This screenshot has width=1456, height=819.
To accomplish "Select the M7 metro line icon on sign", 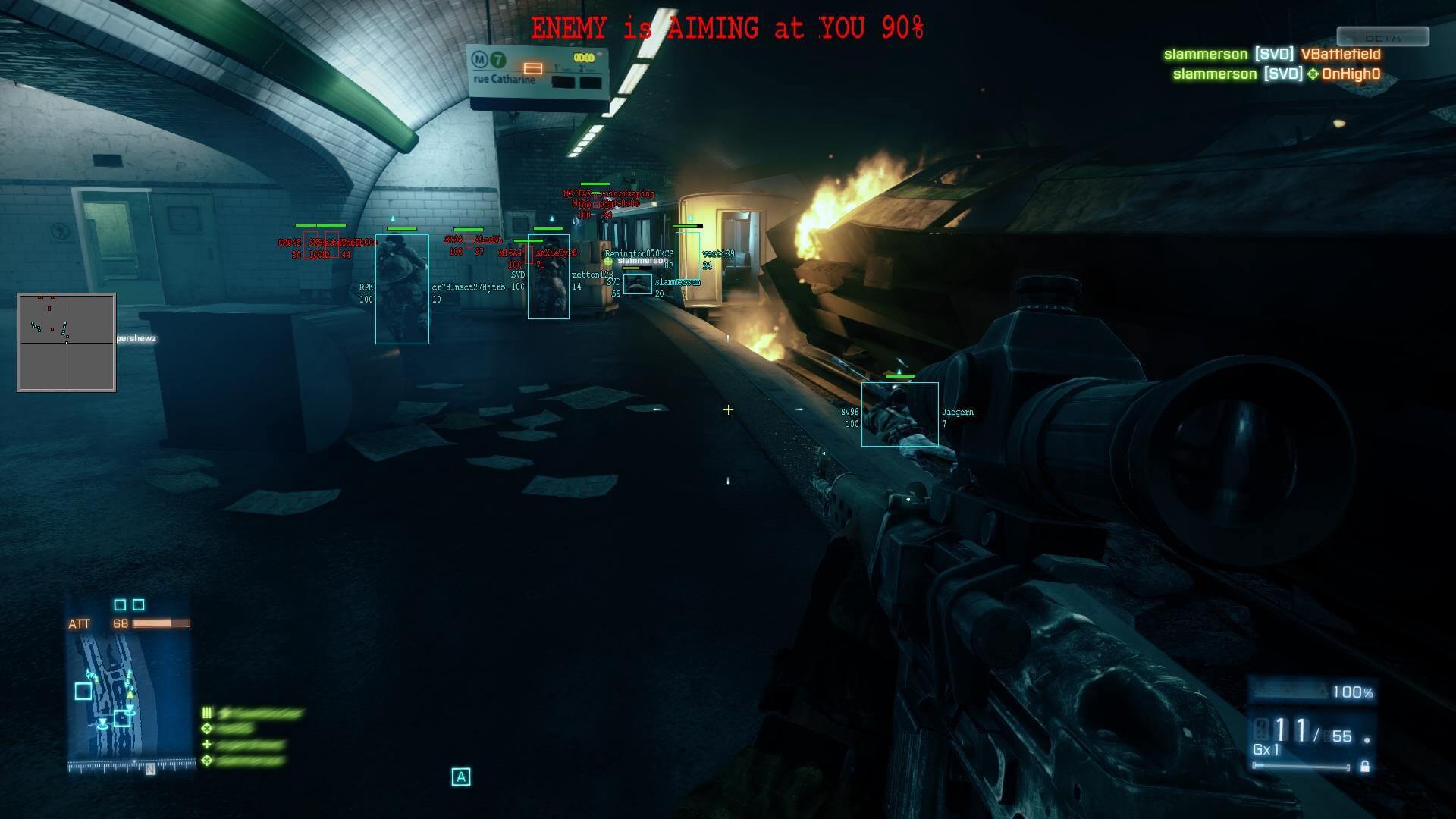I will pyautogui.click(x=497, y=58).
